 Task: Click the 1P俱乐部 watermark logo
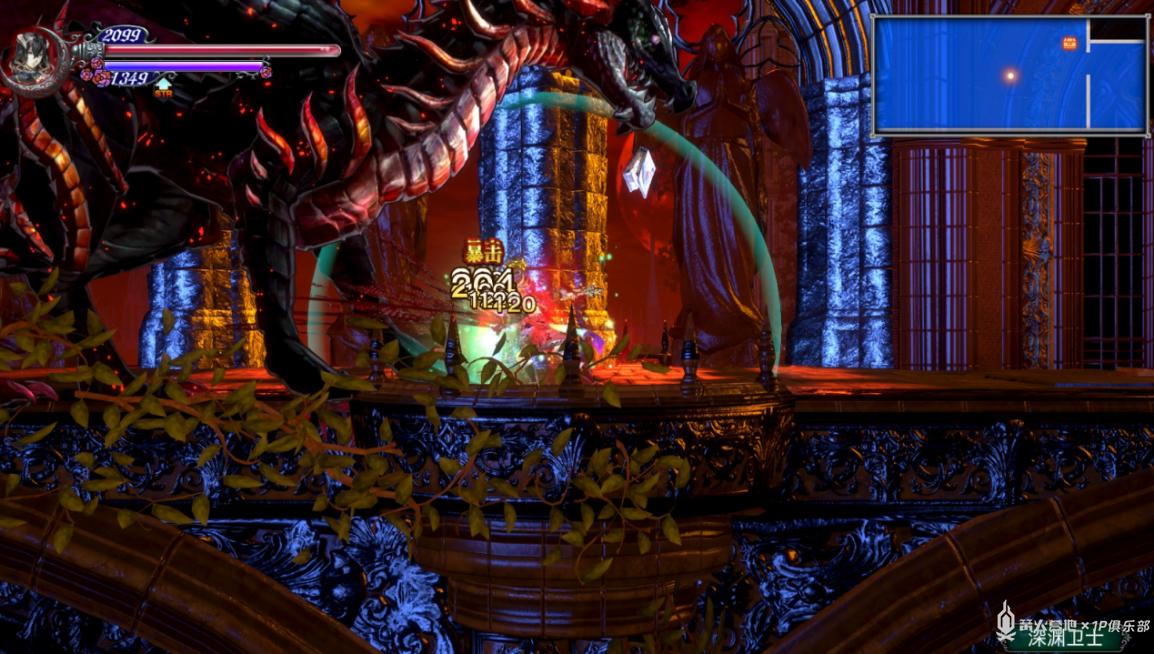point(1072,624)
